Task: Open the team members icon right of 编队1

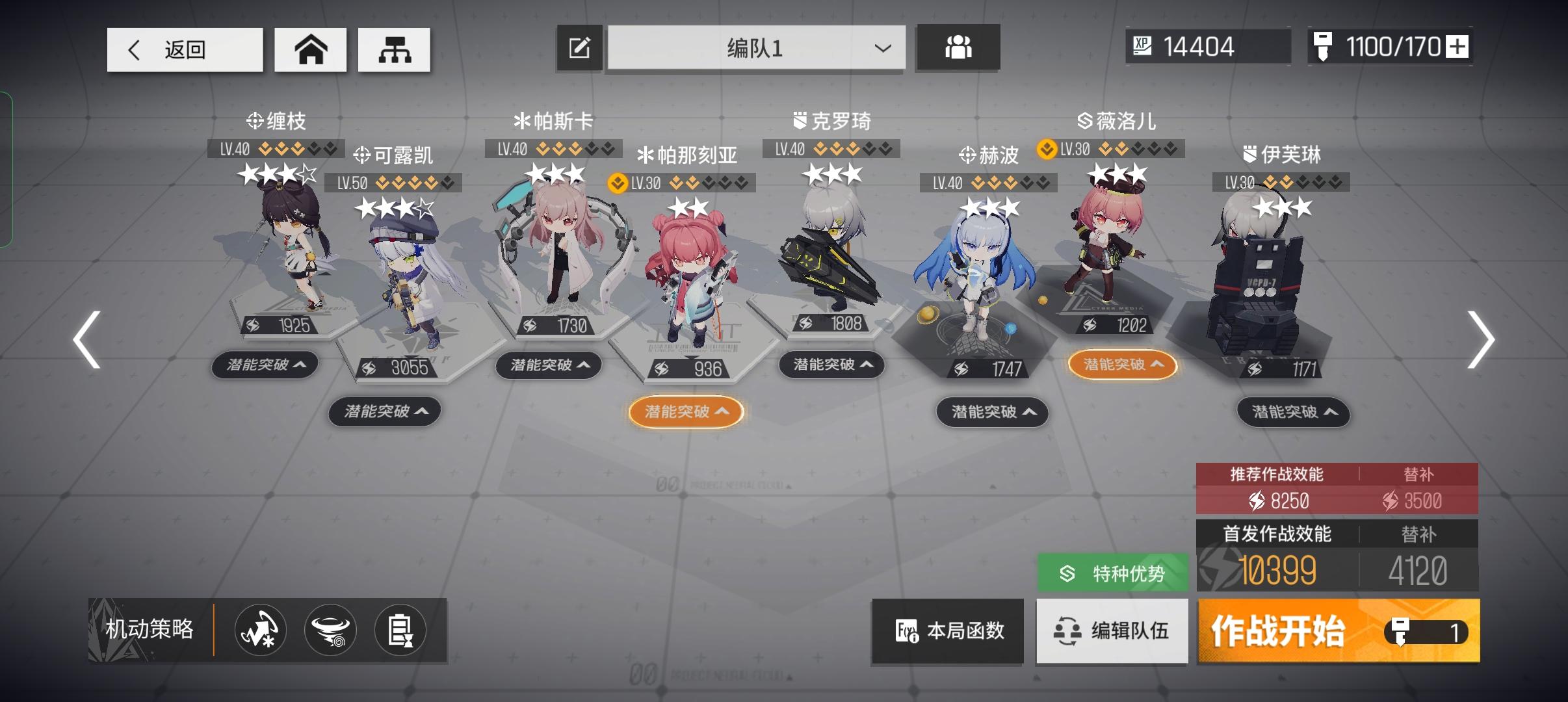Action: tap(958, 47)
